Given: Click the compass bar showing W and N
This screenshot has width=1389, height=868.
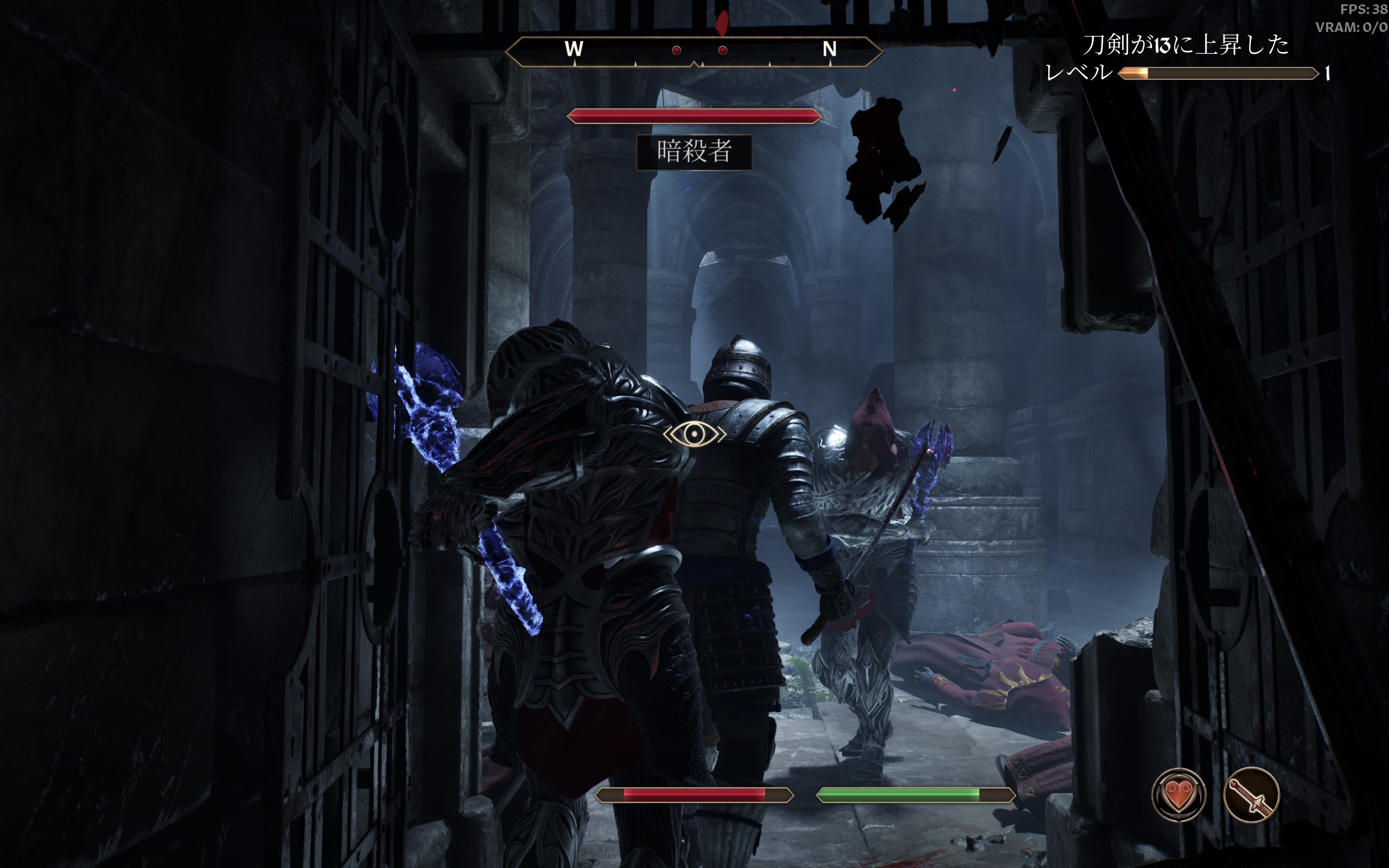Looking at the screenshot, I should click(694, 51).
